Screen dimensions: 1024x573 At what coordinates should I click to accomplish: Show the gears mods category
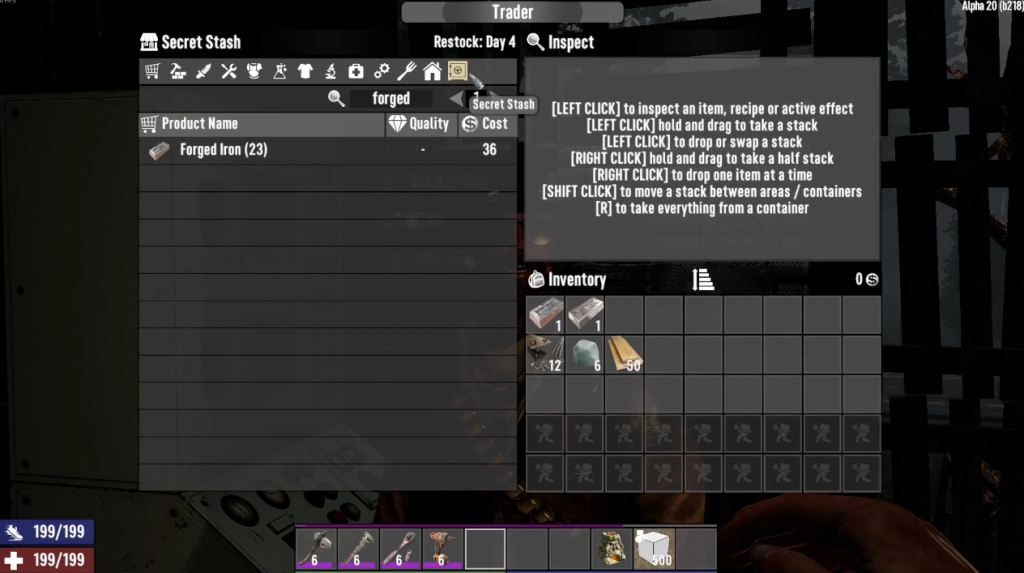[x=381, y=71]
